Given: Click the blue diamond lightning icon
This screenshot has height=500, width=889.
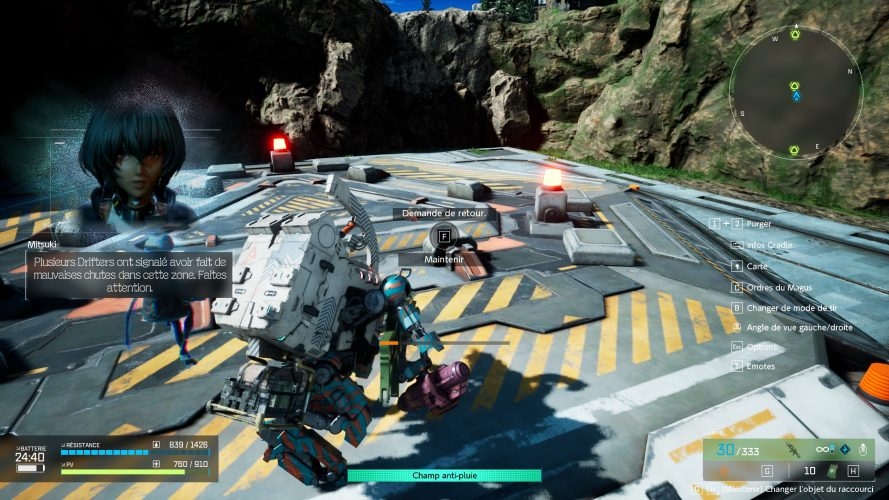Looking at the screenshot, I should tap(845, 449).
